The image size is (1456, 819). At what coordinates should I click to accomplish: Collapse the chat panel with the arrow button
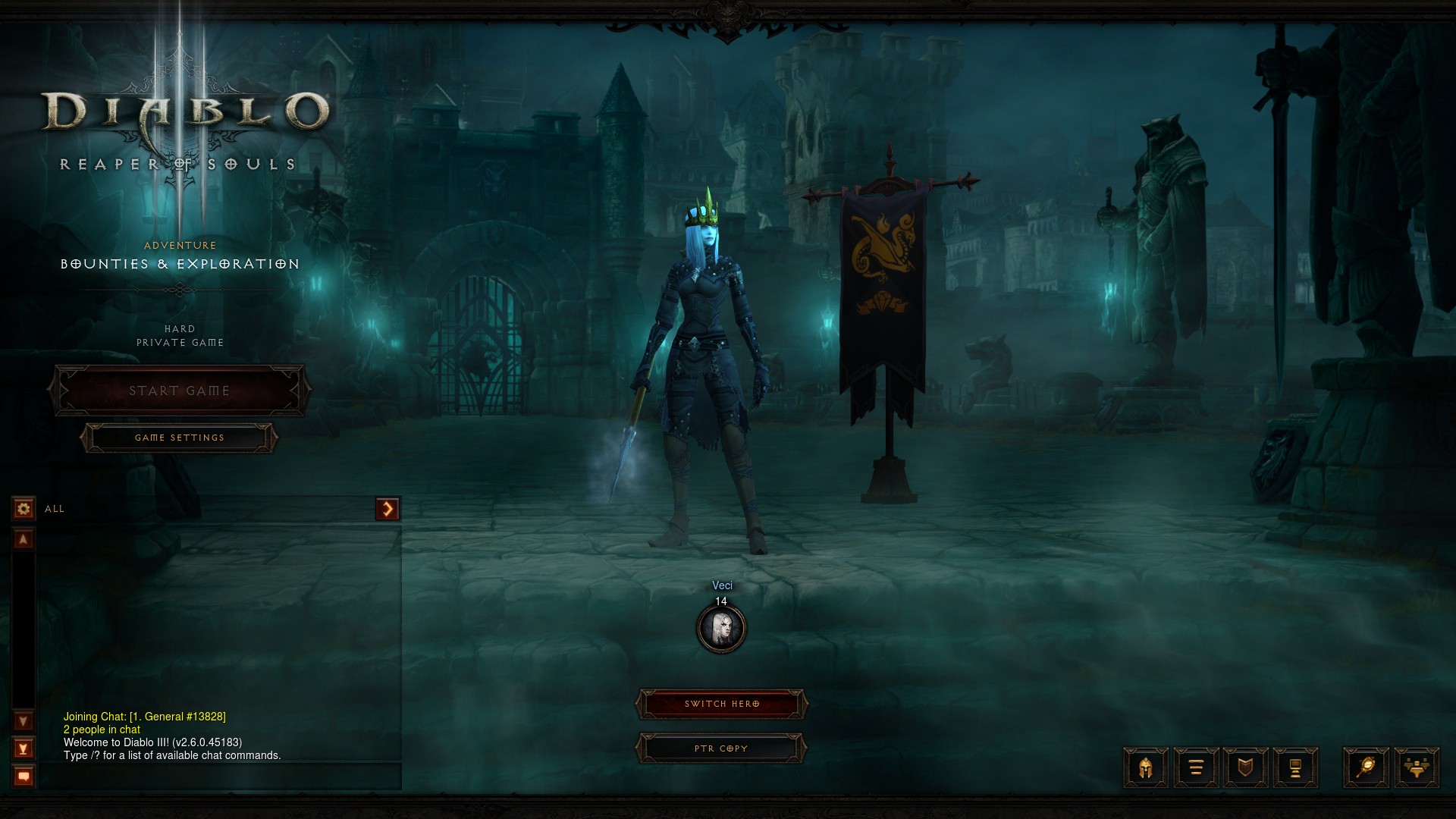click(x=388, y=509)
